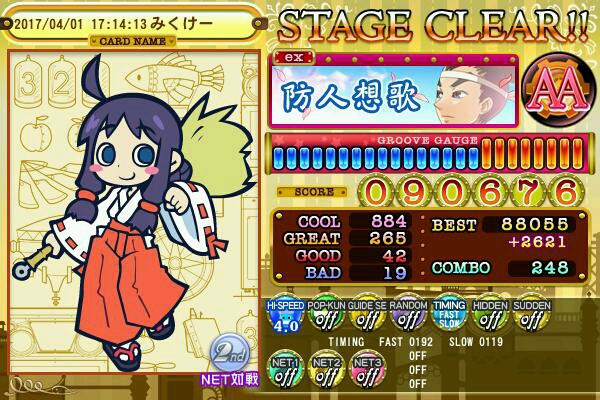
Task: Toggle the NET1 option
Action: coord(285,373)
